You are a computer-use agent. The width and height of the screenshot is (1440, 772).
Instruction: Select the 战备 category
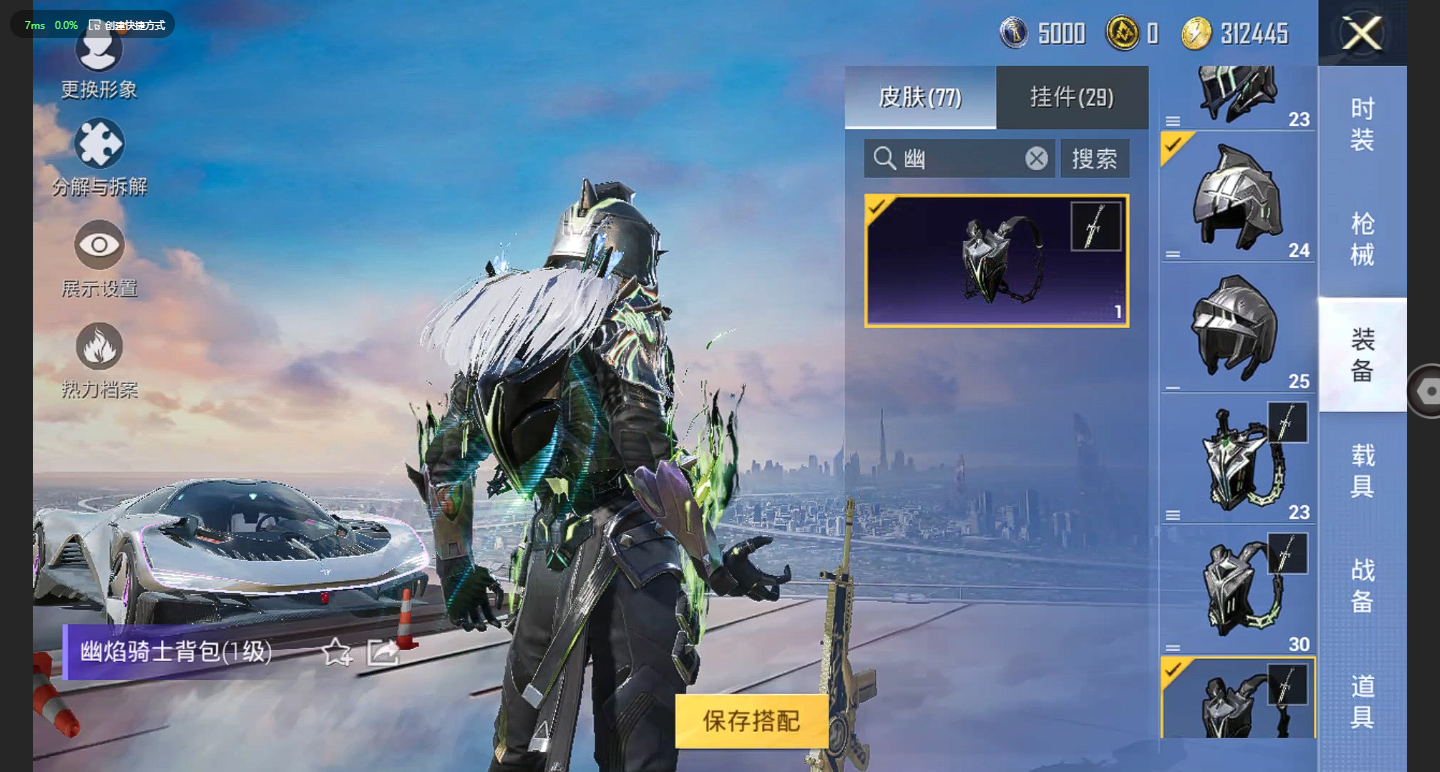tap(1362, 585)
